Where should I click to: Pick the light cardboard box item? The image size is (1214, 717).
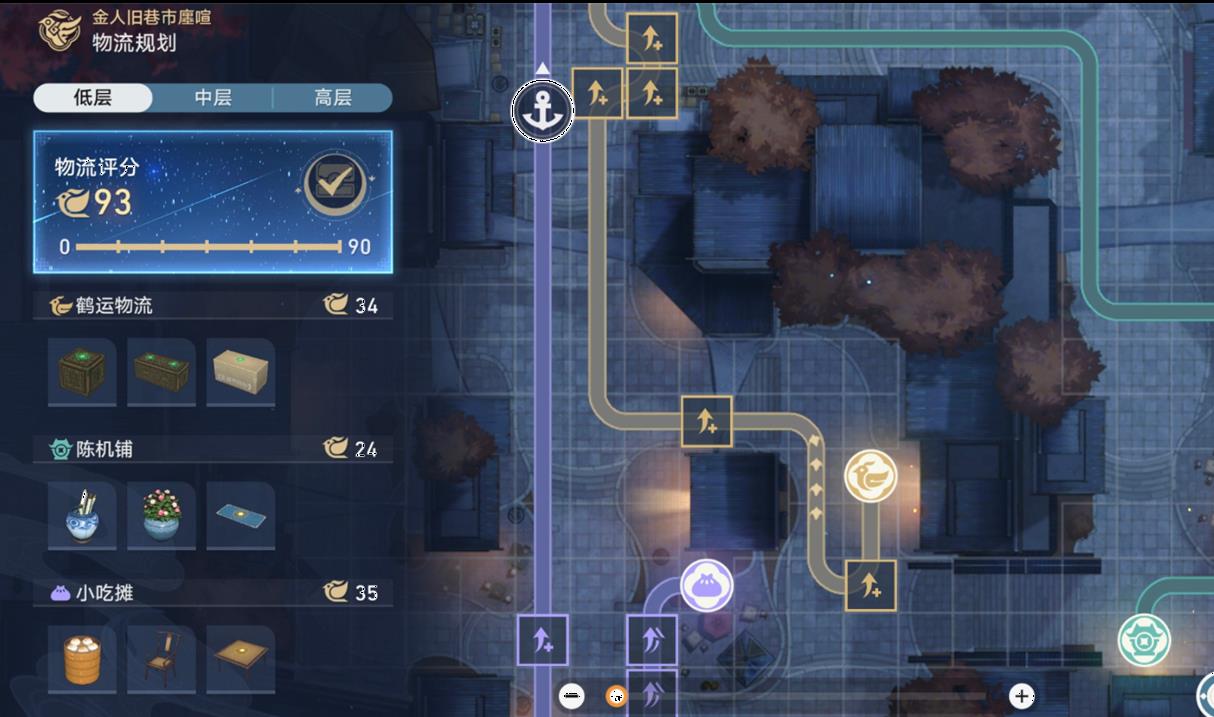point(241,372)
